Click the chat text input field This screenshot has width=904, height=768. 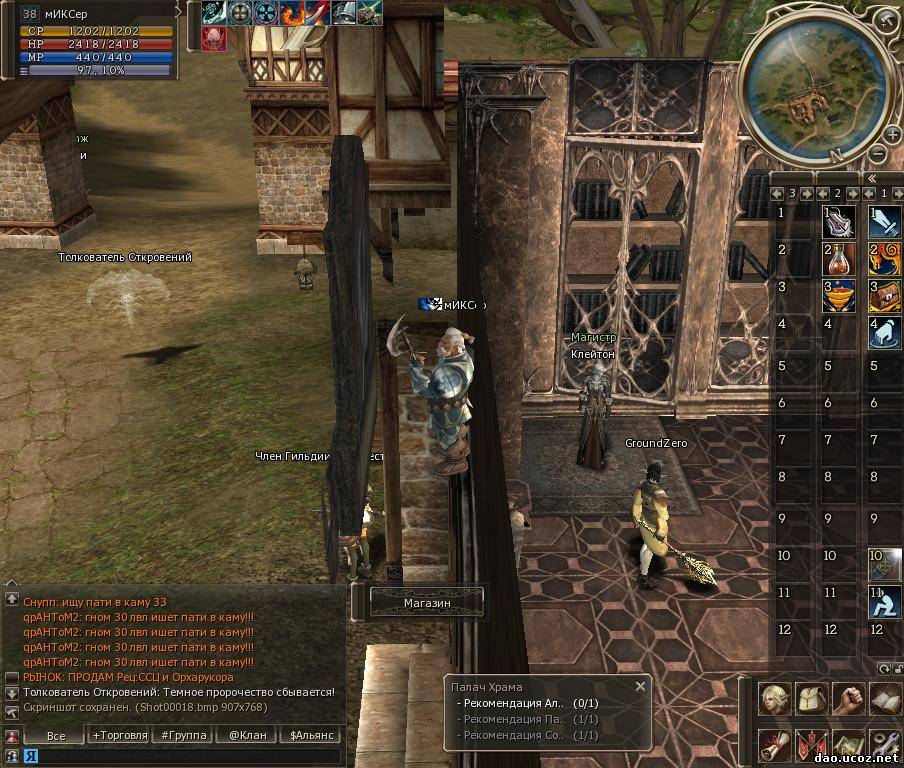[180, 757]
